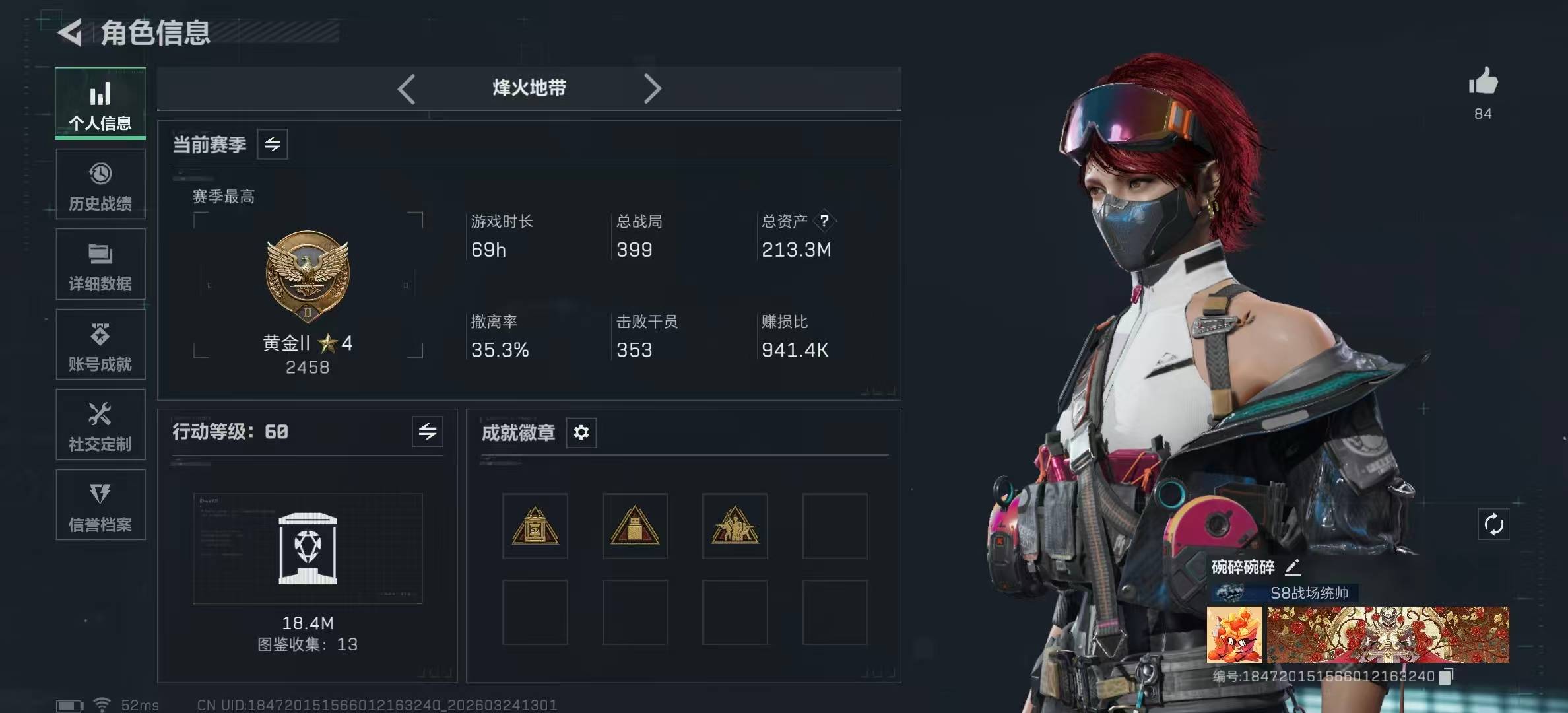
Task: Open the 社交定制 tab
Action: pos(100,426)
